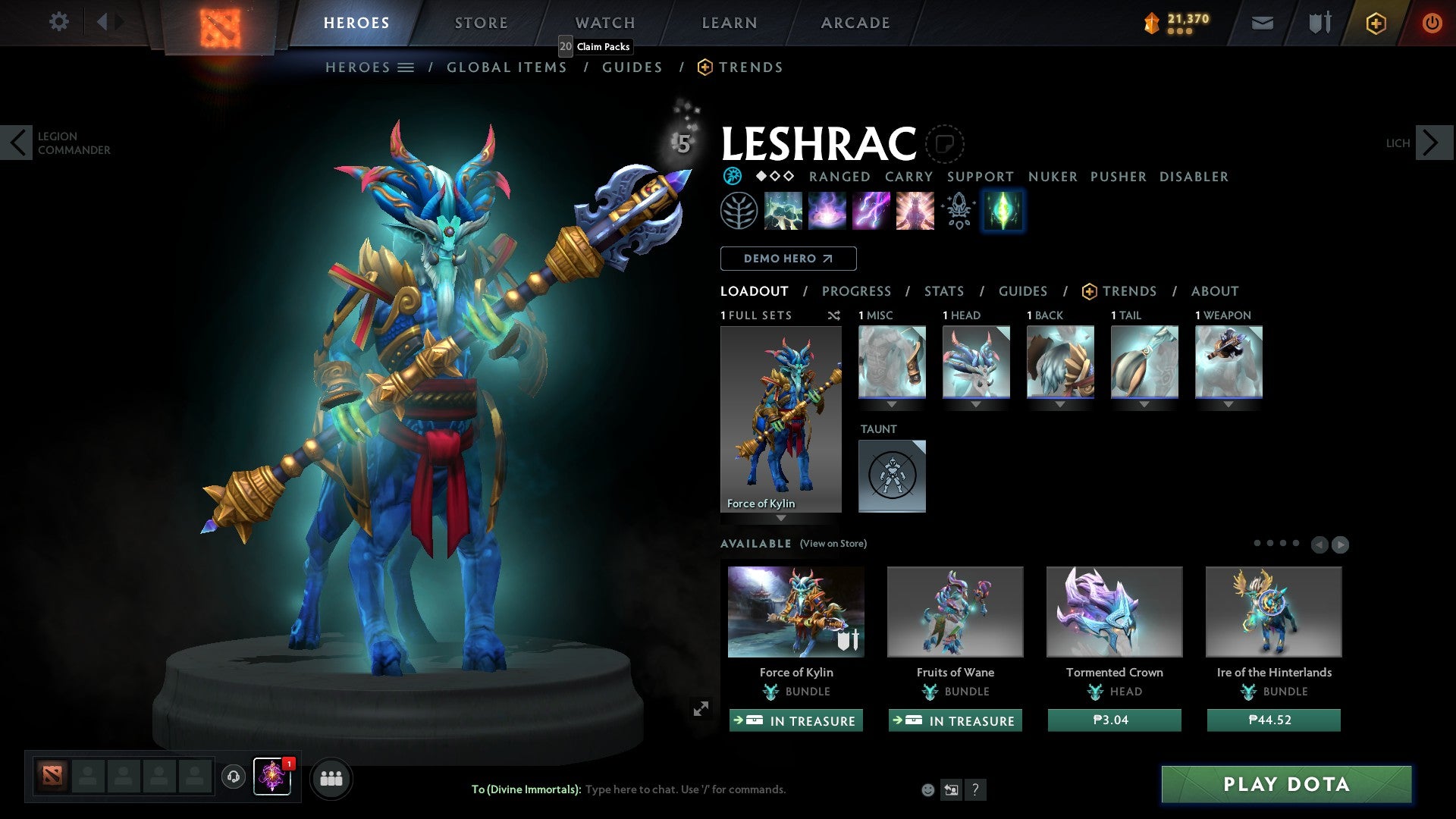Open the emoticon picker in chat
This screenshot has width=1456, height=819.
click(x=927, y=789)
